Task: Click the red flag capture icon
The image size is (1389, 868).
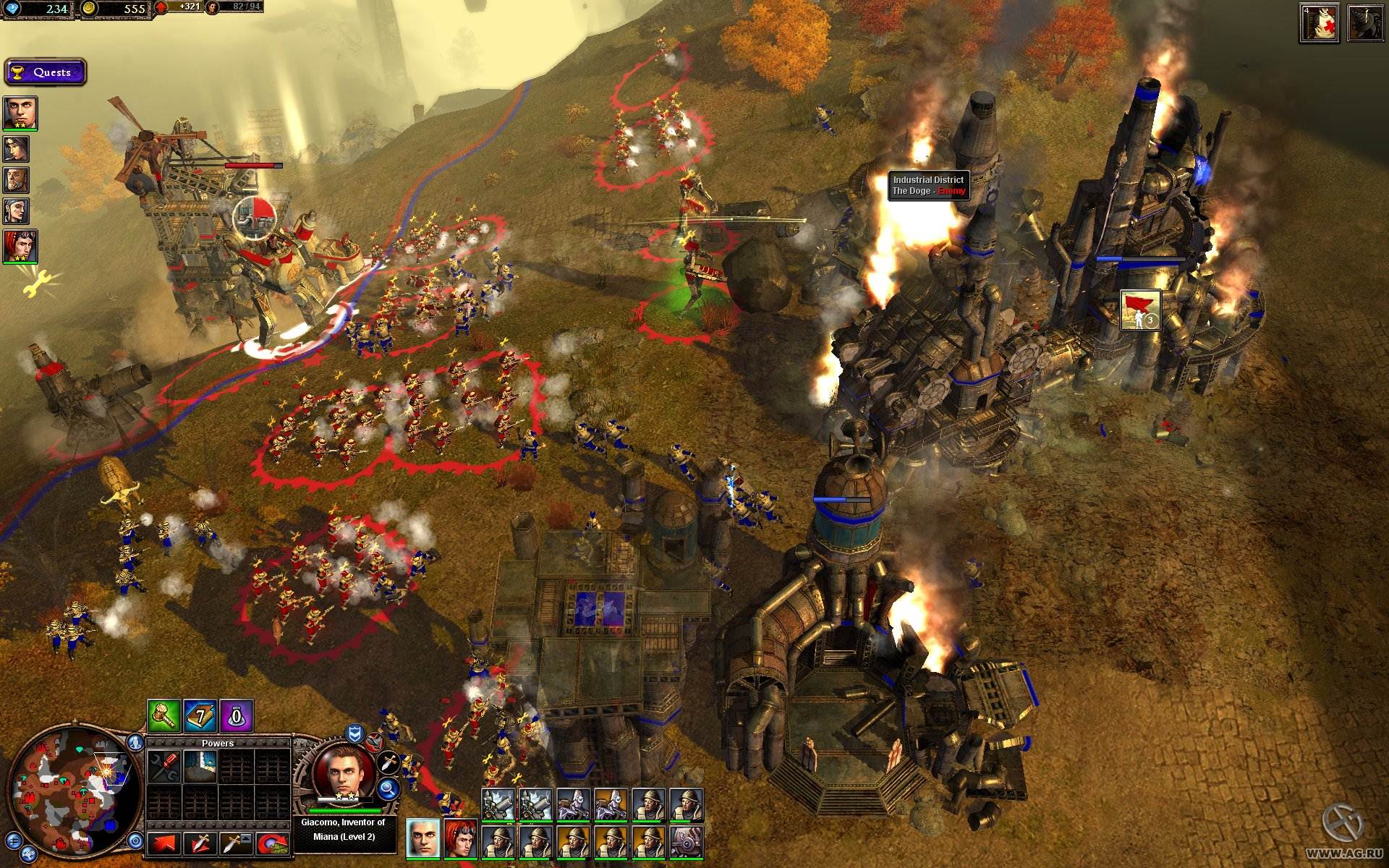Action: click(1141, 310)
